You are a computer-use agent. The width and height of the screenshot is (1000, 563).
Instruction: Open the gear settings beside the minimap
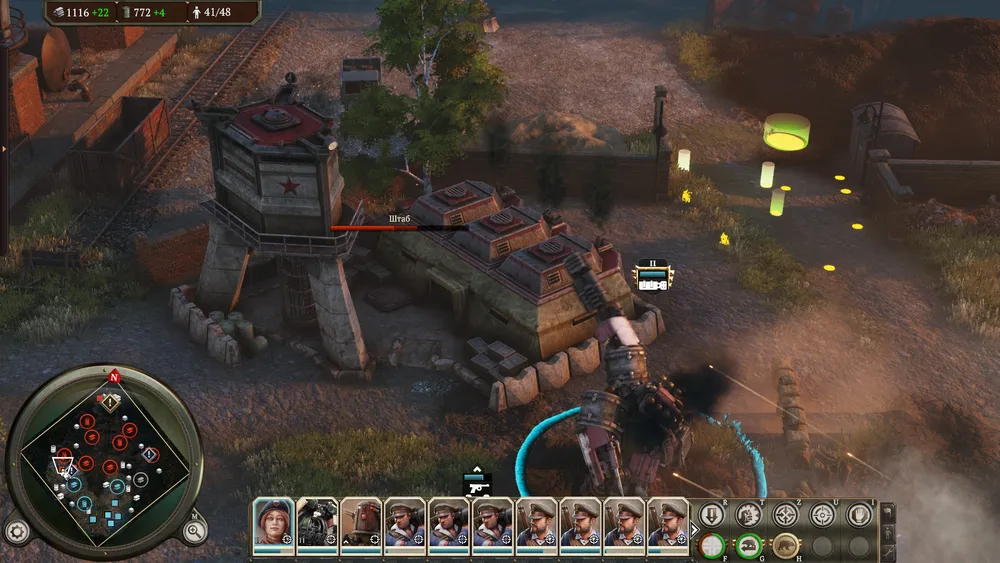click(x=15, y=530)
